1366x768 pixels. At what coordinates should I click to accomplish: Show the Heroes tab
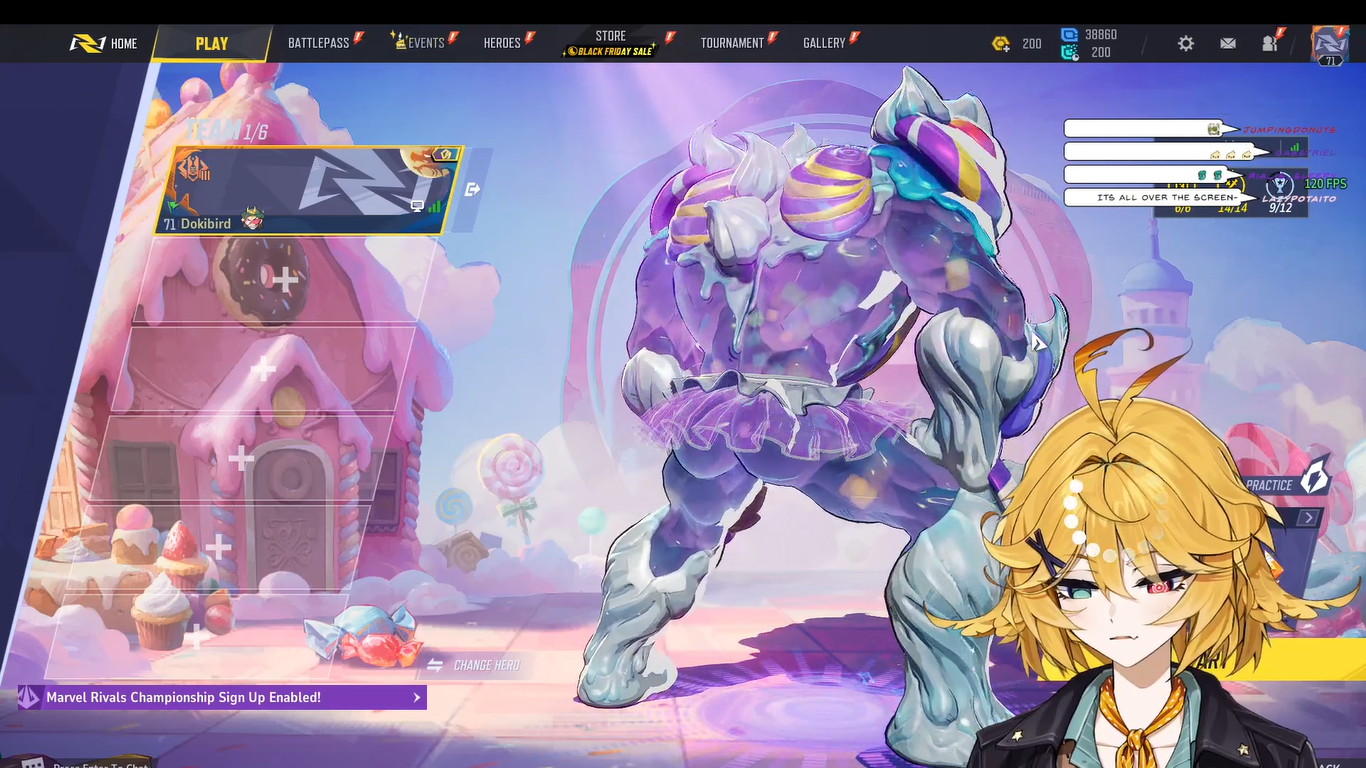[502, 43]
